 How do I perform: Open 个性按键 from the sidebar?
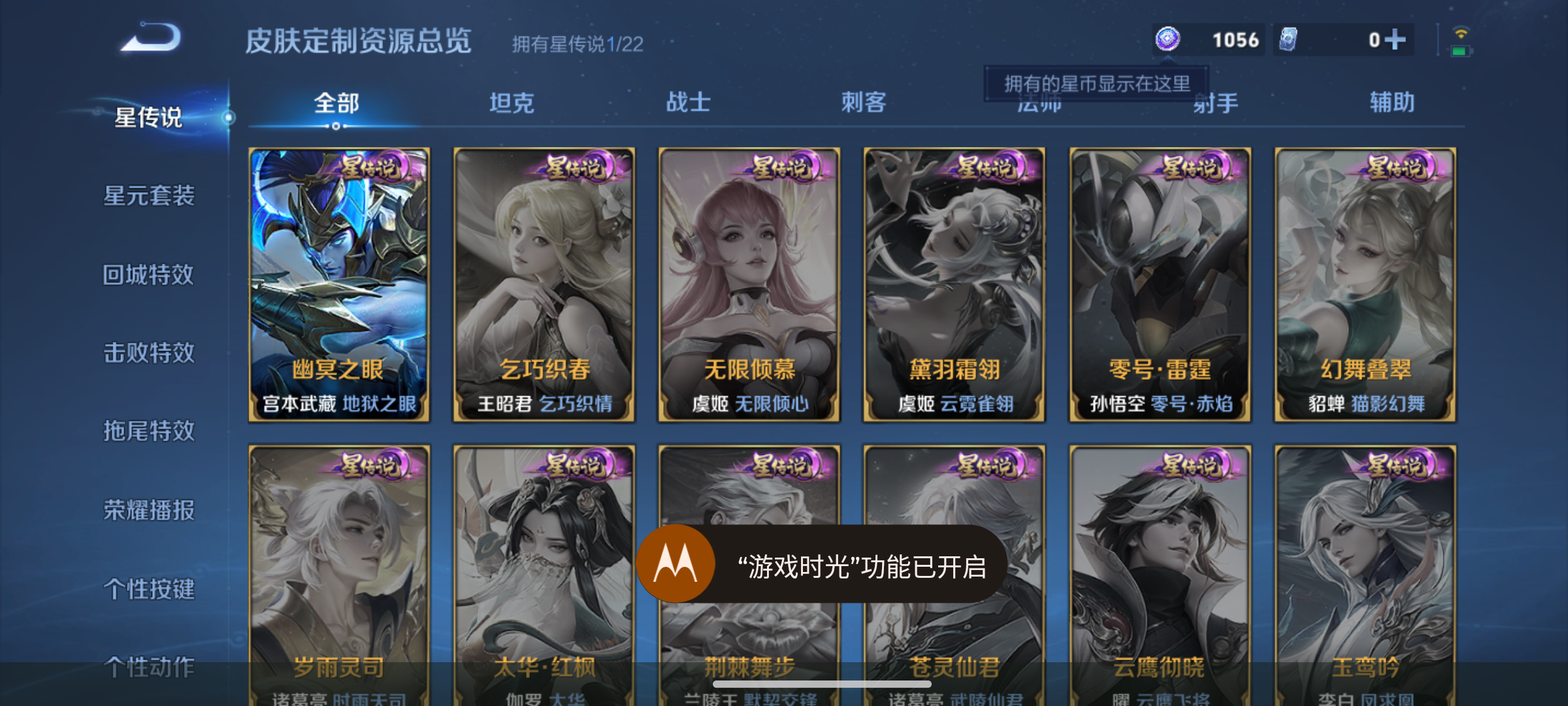pos(151,589)
